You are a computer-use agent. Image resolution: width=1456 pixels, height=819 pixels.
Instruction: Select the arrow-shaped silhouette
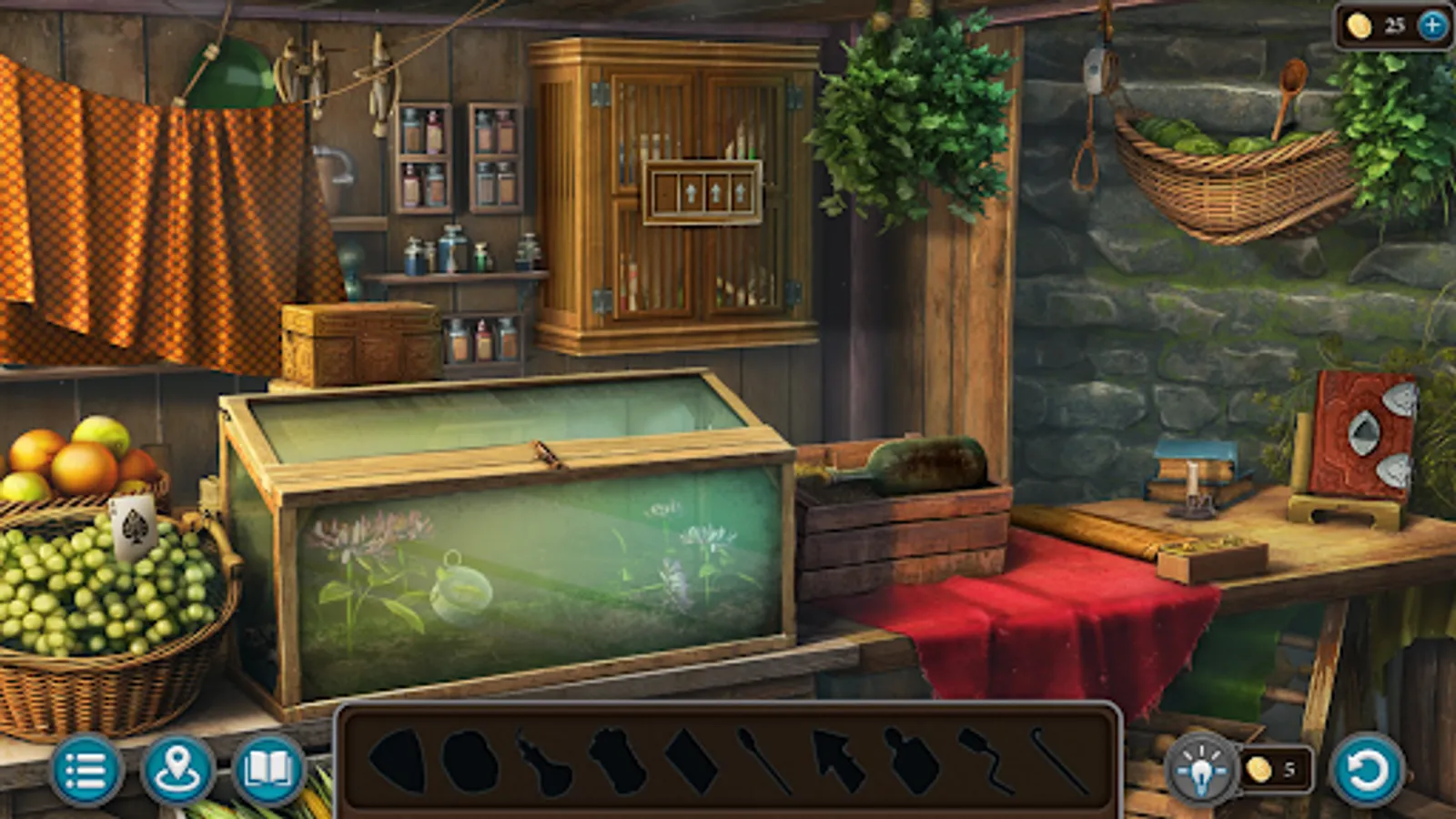click(839, 764)
